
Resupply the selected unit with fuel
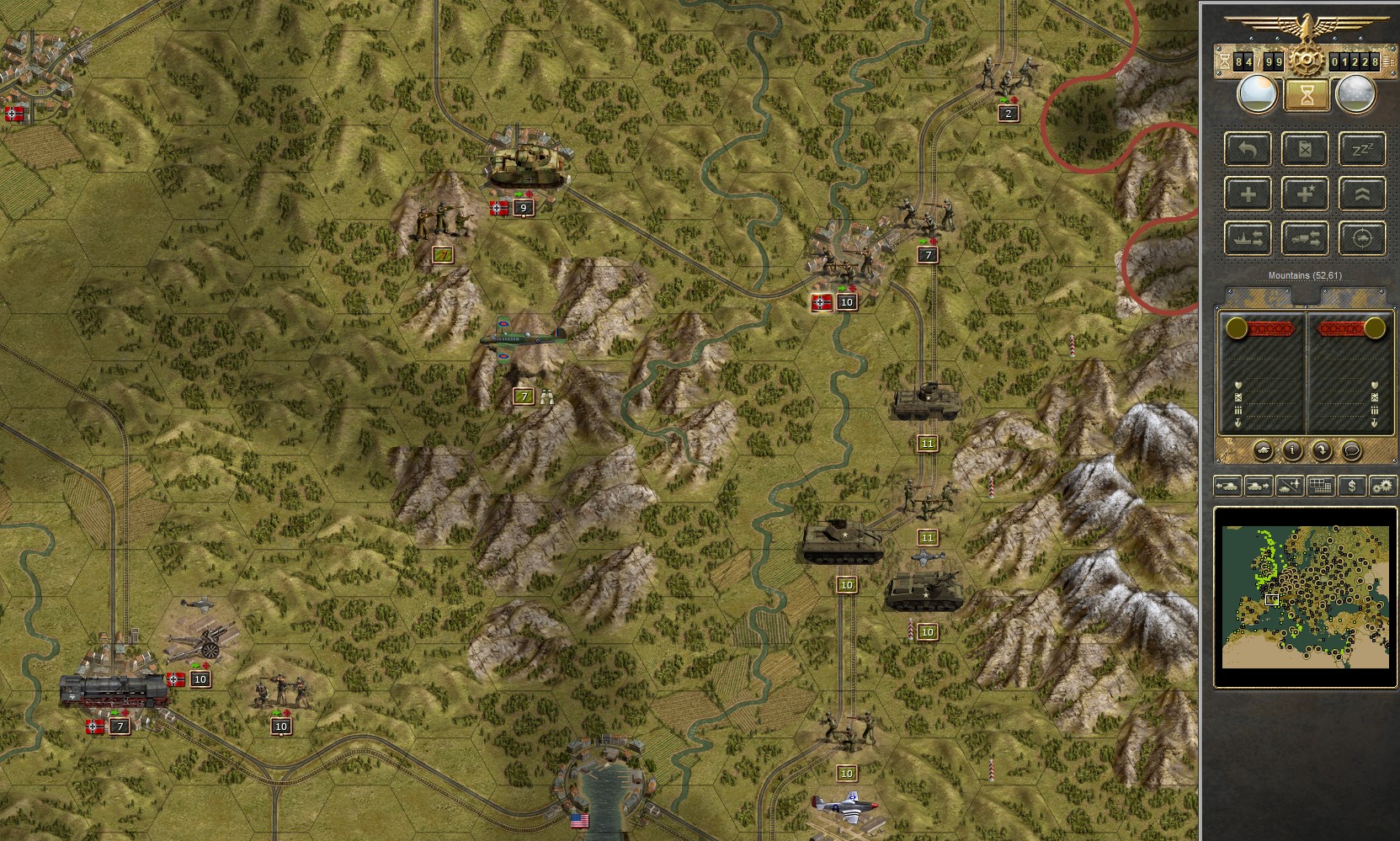click(x=1304, y=149)
